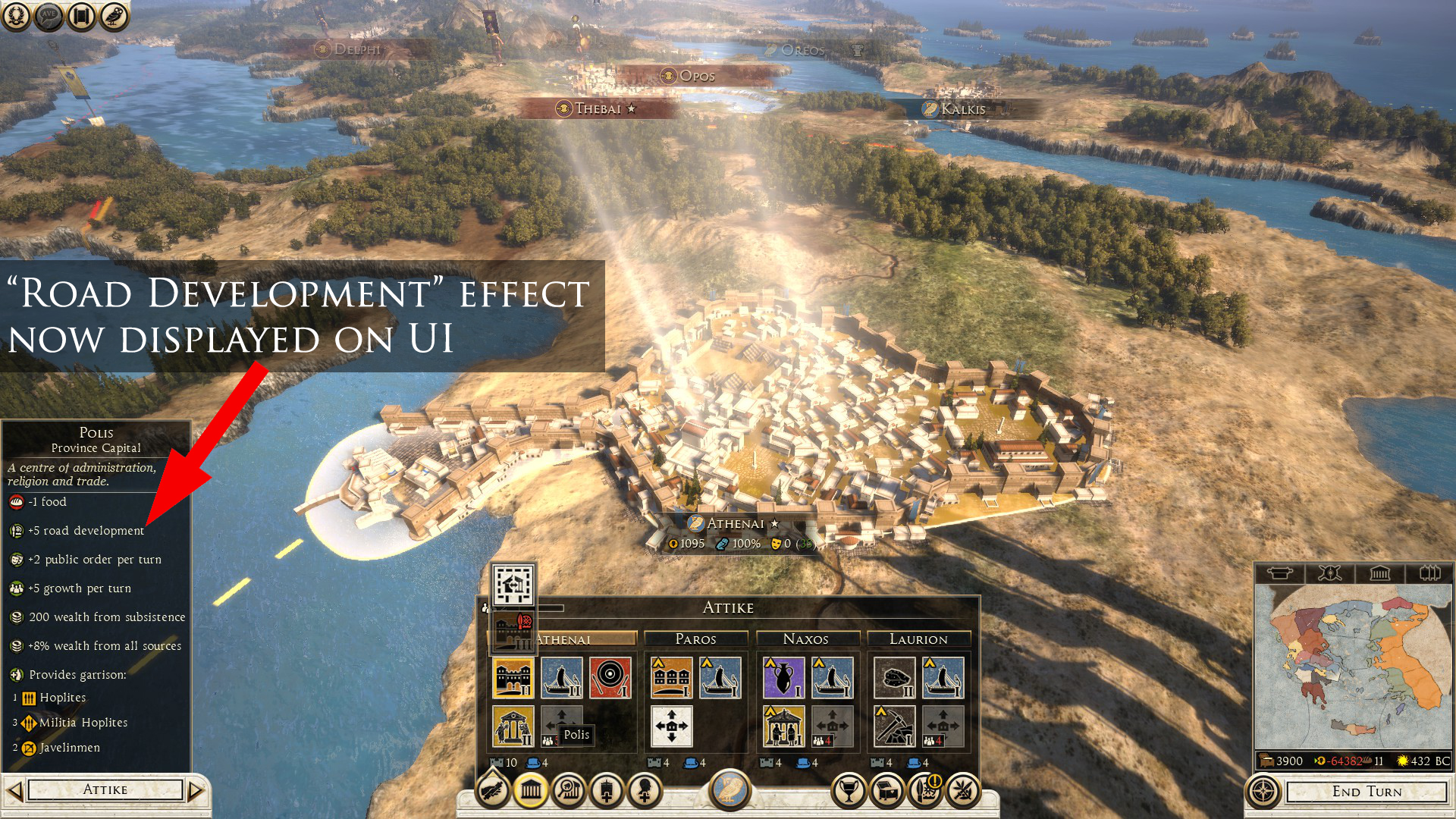Image resolution: width=1456 pixels, height=819 pixels.
Task: Switch to the temple tab above minimap
Action: tap(1379, 573)
